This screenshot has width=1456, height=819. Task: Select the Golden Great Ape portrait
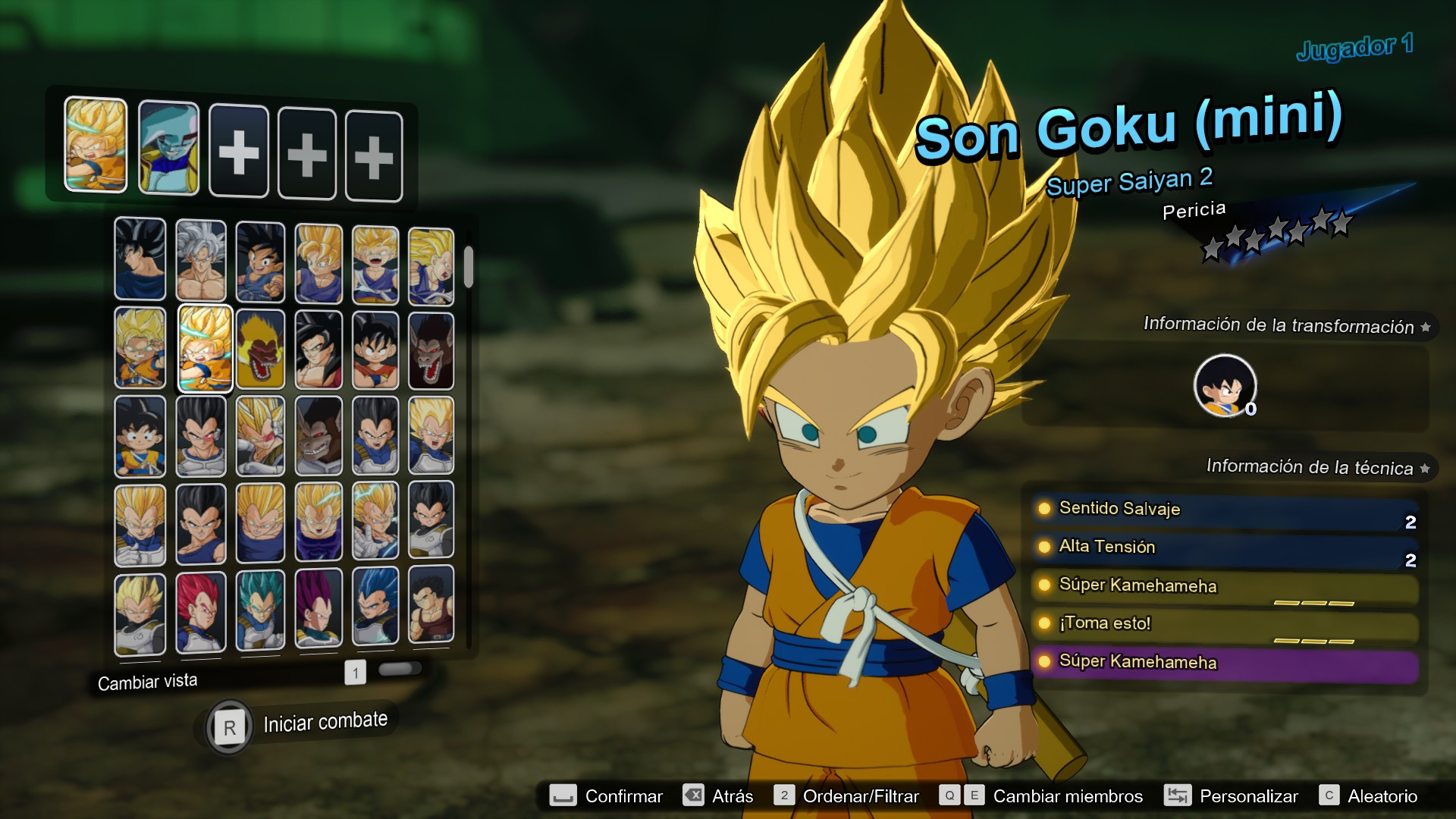tap(259, 347)
